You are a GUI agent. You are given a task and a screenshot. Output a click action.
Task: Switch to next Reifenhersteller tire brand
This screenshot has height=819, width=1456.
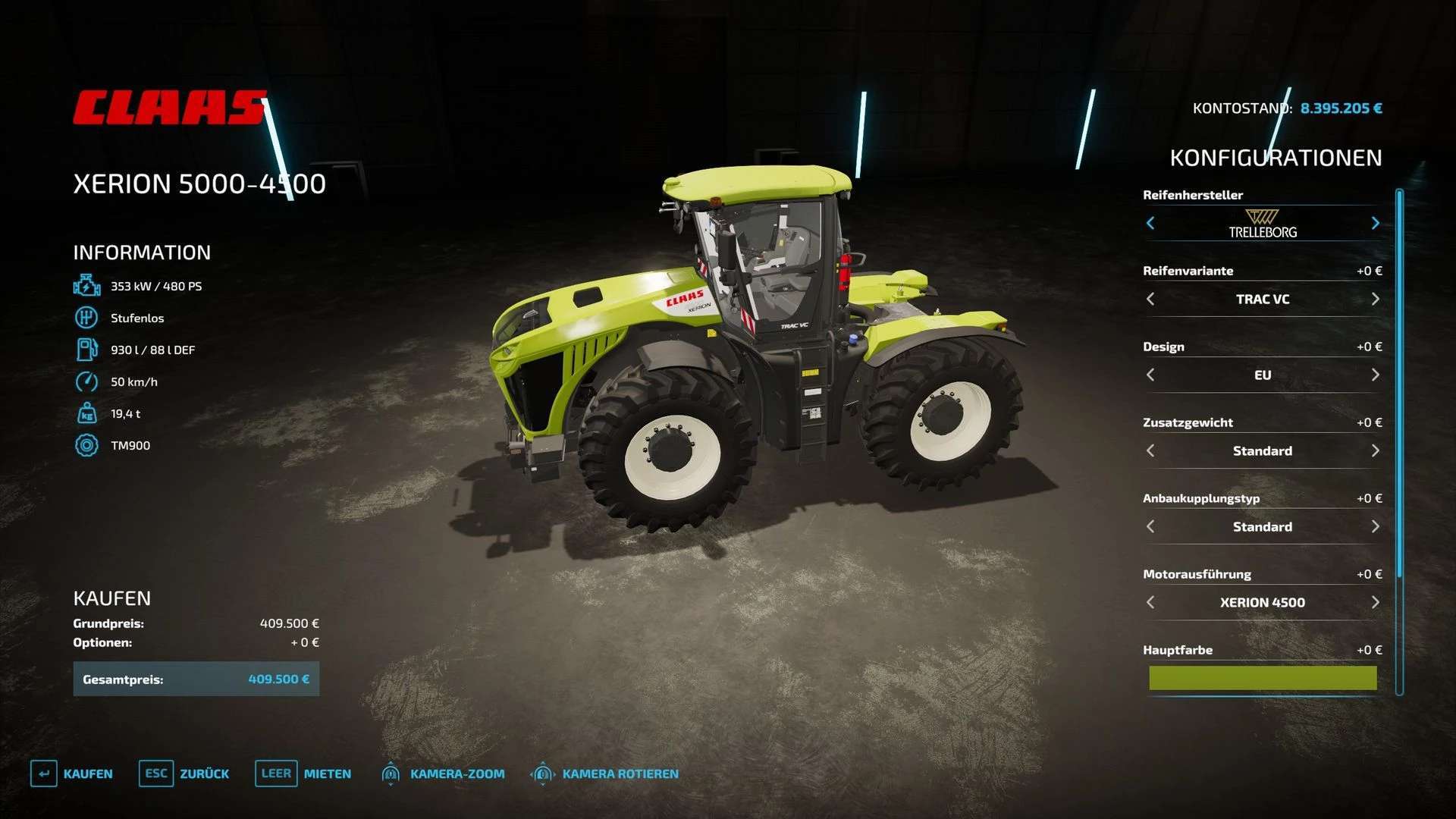(1375, 223)
